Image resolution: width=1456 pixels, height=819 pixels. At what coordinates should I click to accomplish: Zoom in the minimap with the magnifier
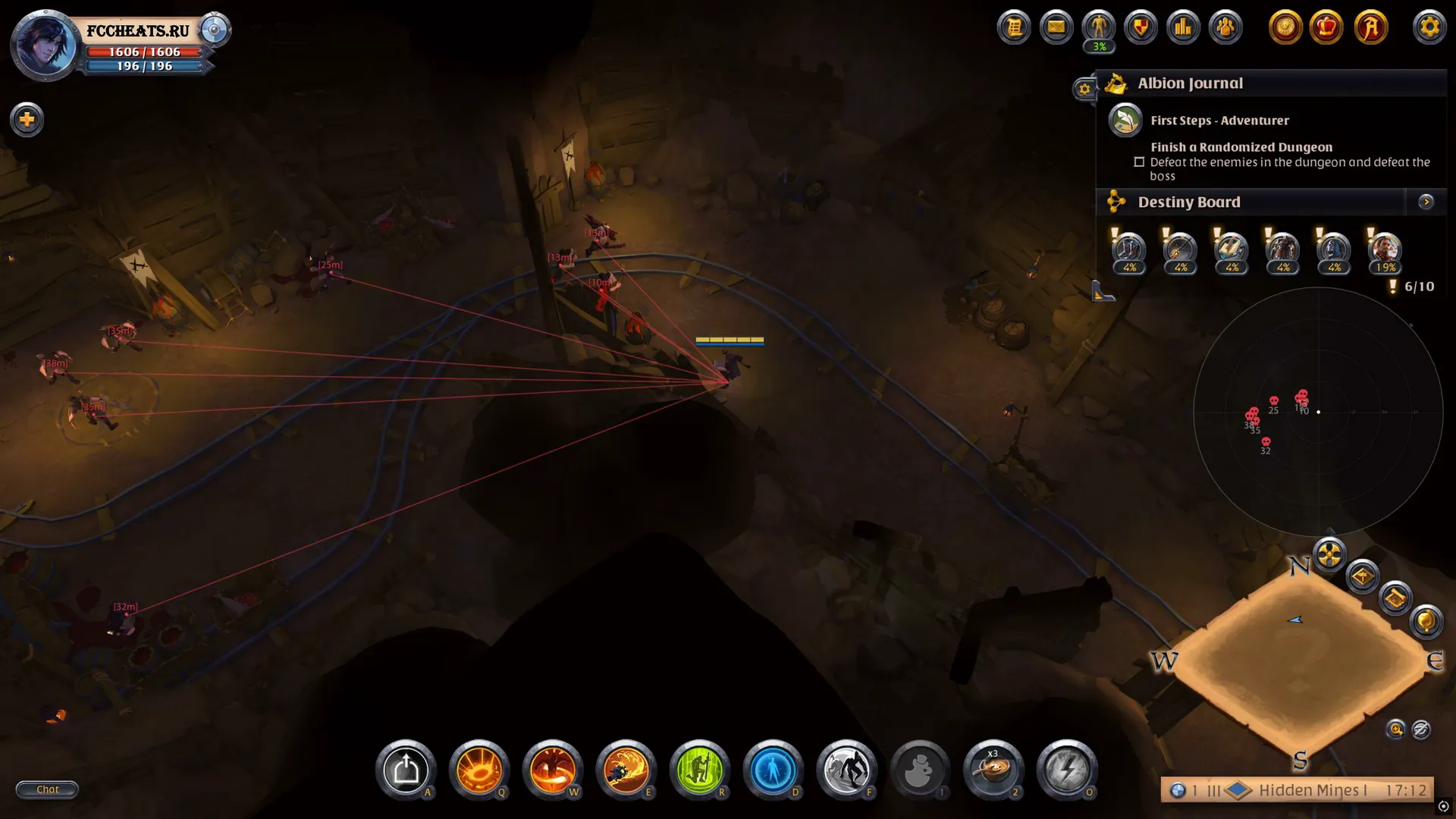click(x=1395, y=730)
